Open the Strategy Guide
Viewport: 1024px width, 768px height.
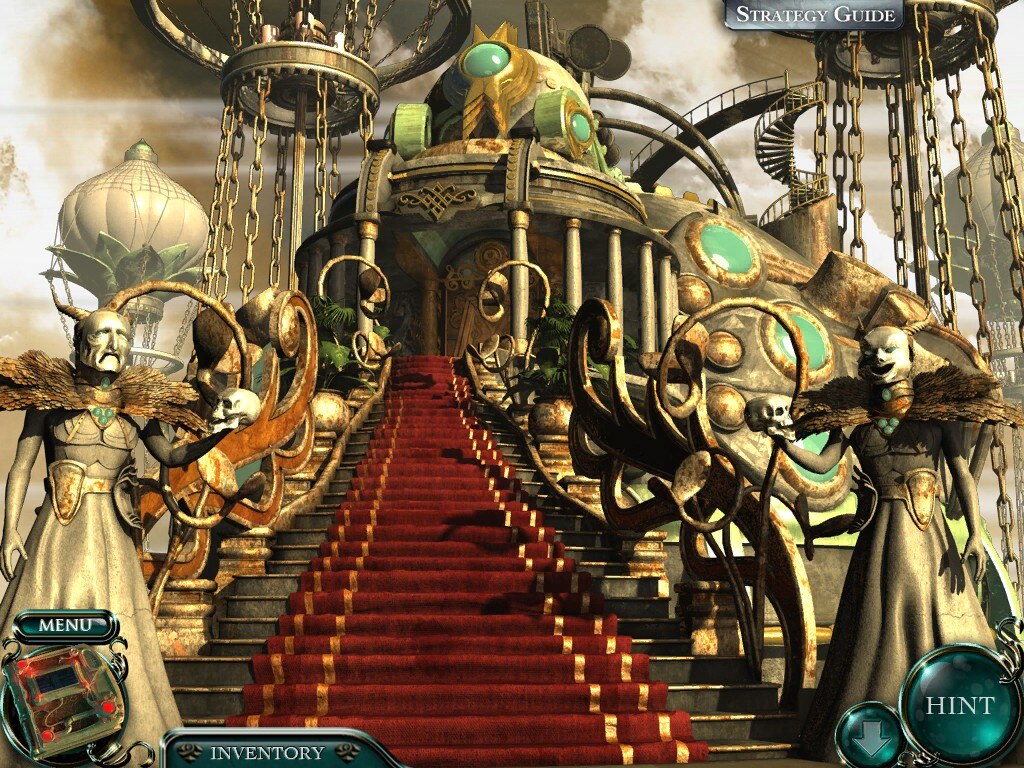click(812, 14)
